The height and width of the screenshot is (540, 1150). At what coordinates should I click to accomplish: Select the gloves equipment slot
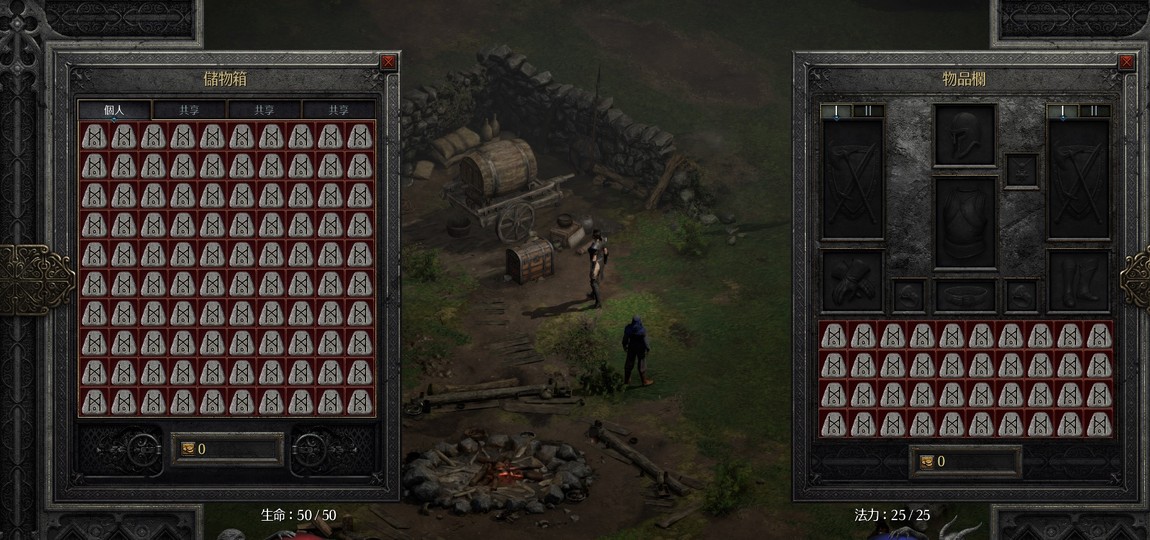(x=852, y=281)
